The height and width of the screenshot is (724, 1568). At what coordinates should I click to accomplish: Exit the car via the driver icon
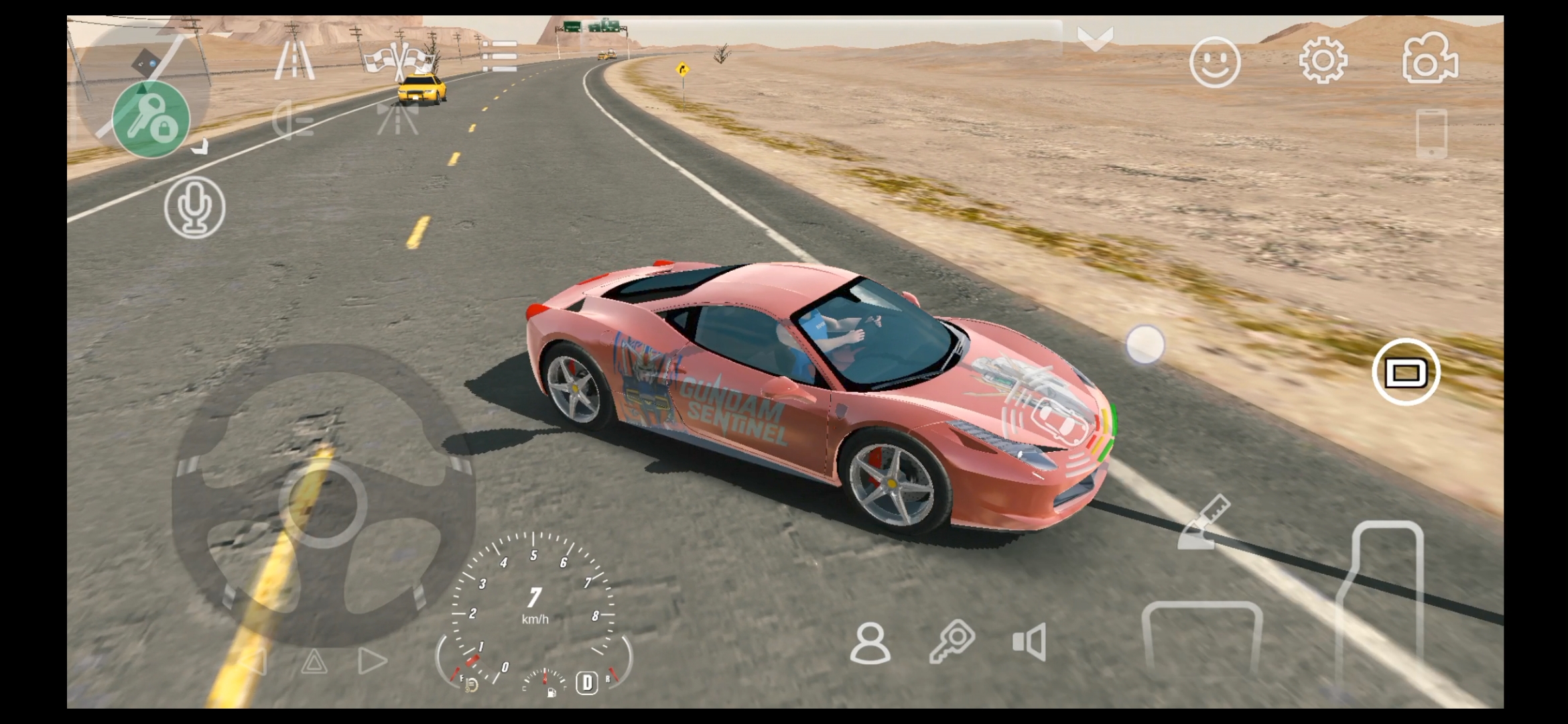(870, 643)
